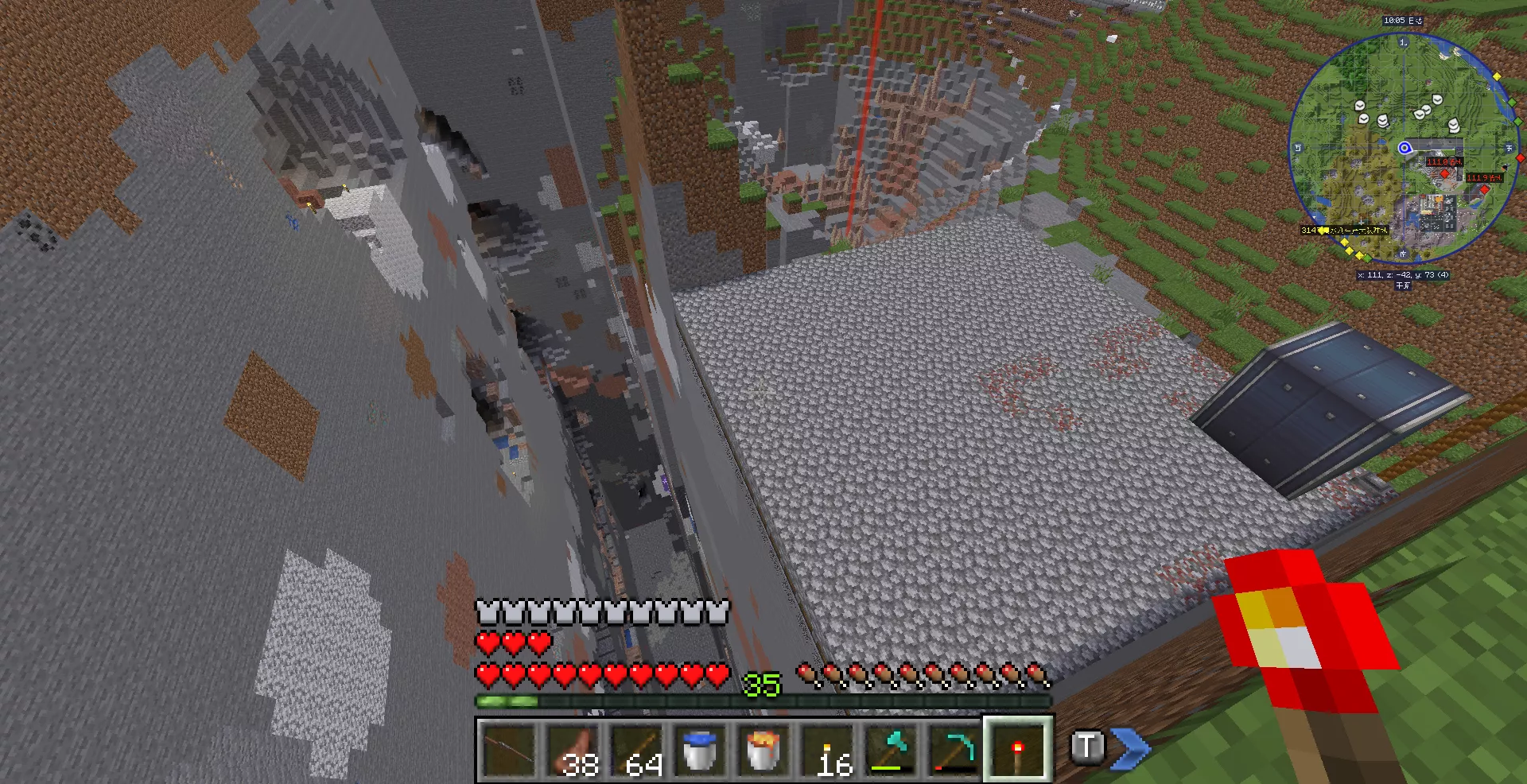
Task: Equip the diamond pickaxe from the hotbar
Action: [x=954, y=749]
